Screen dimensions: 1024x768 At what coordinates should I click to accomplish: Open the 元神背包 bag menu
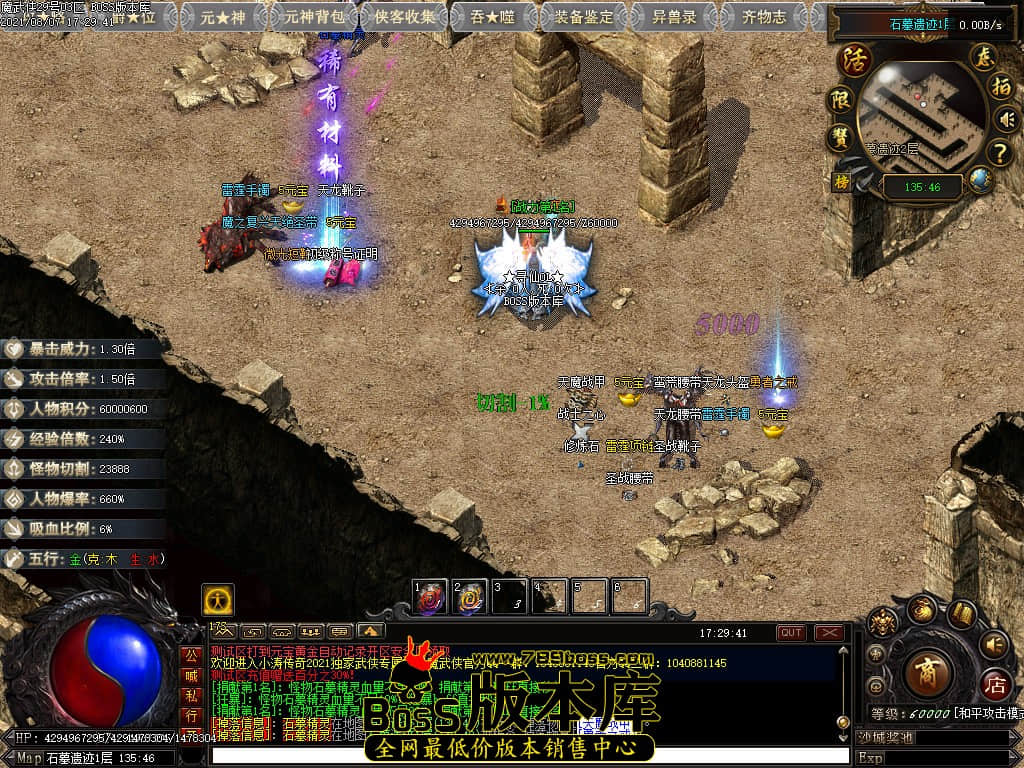[x=314, y=17]
